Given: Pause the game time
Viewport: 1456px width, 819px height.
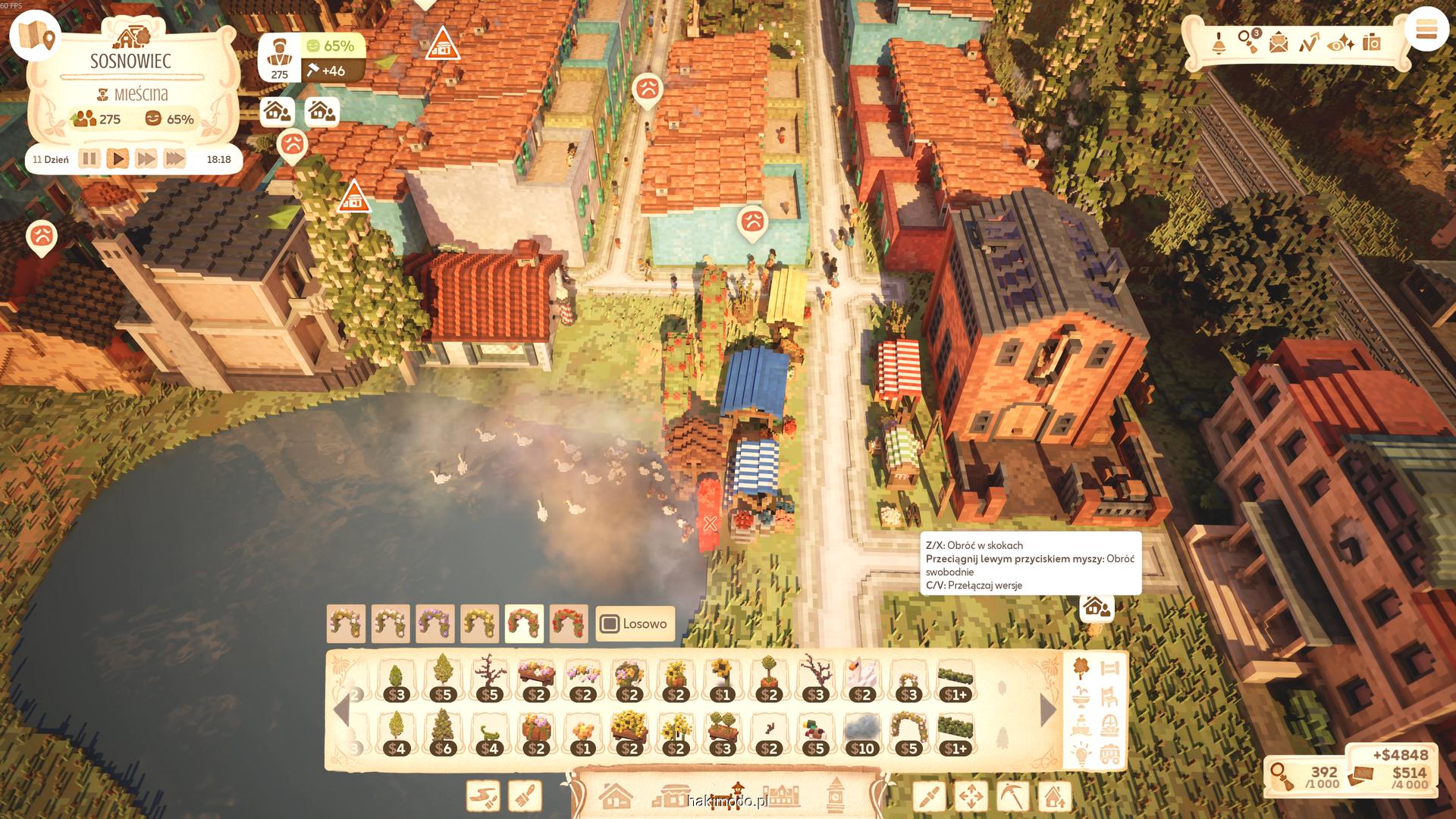Looking at the screenshot, I should [x=89, y=159].
